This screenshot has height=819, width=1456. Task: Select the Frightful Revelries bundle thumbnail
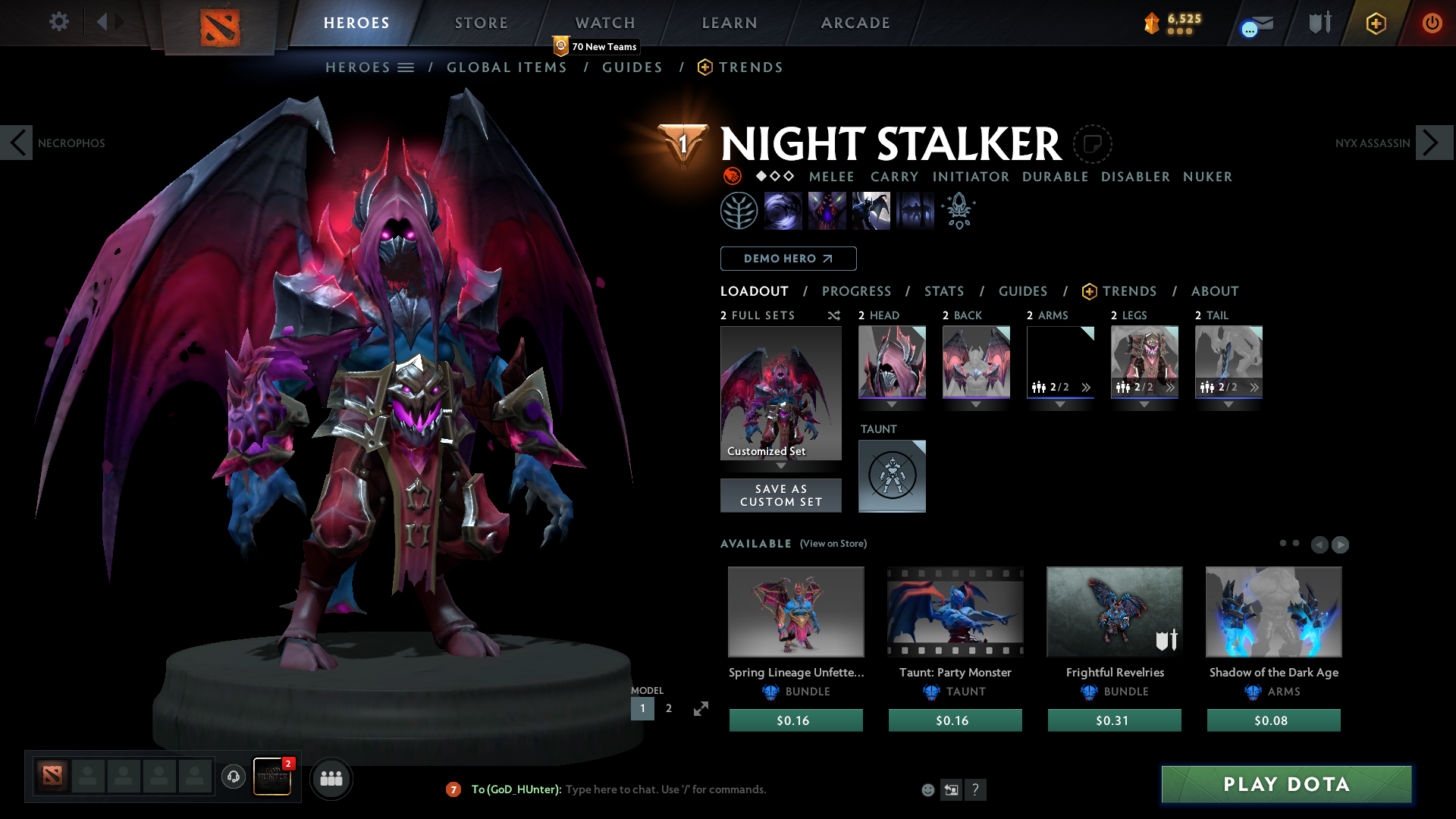click(1113, 611)
